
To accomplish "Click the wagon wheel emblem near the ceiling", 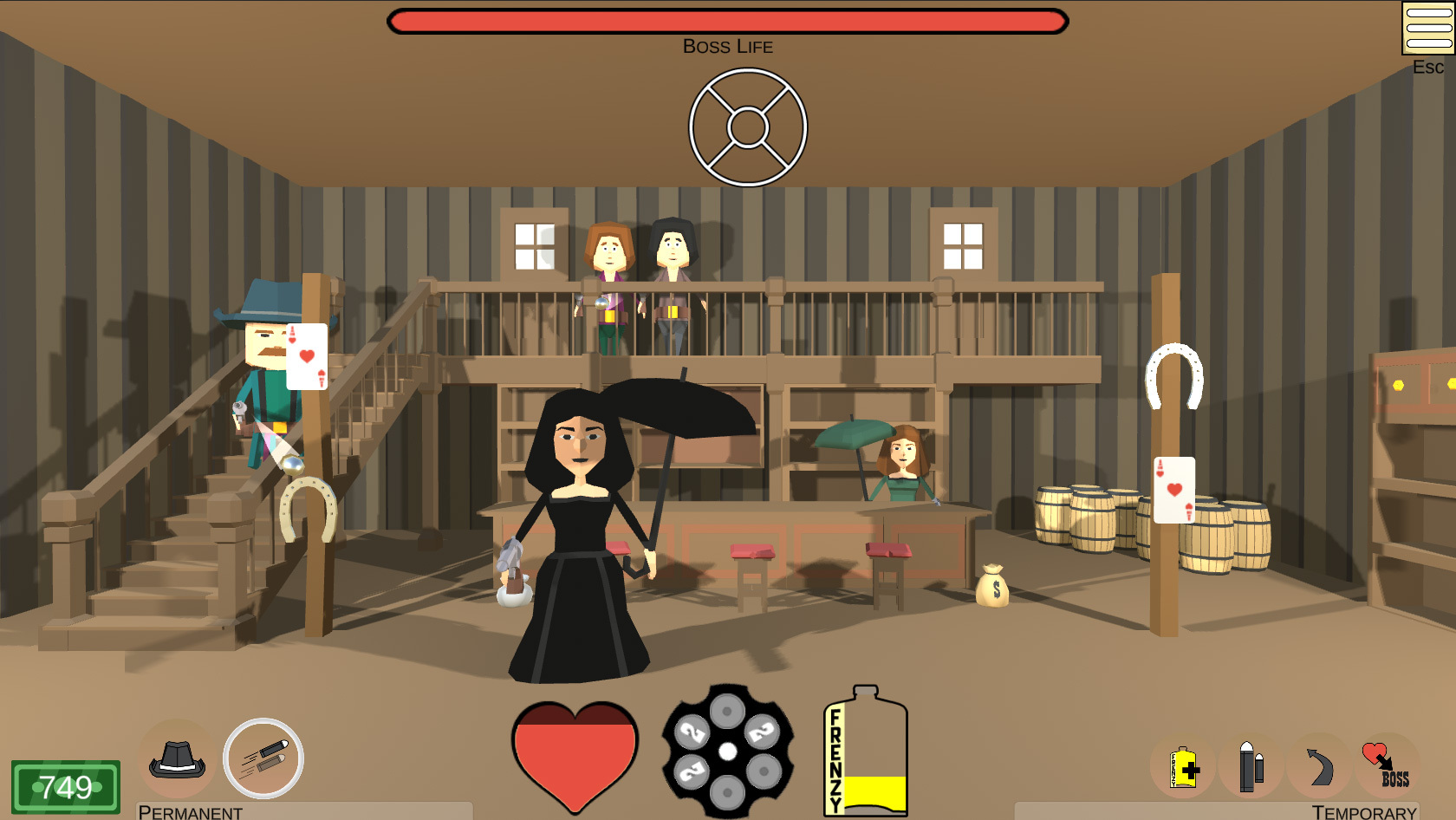I will pyautogui.click(x=747, y=125).
